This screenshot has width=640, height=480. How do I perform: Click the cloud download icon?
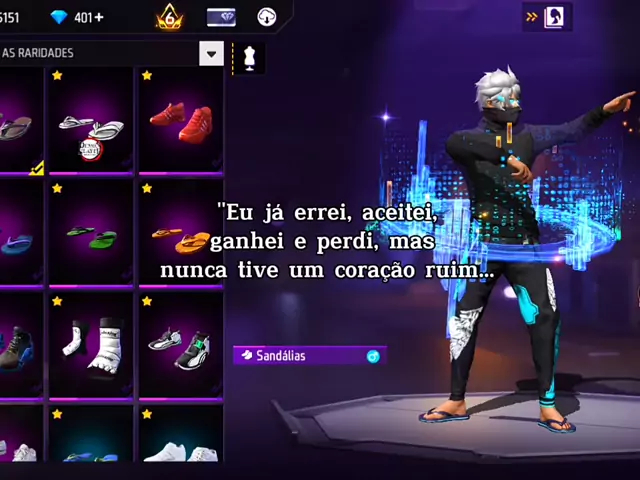pyautogui.click(x=267, y=17)
